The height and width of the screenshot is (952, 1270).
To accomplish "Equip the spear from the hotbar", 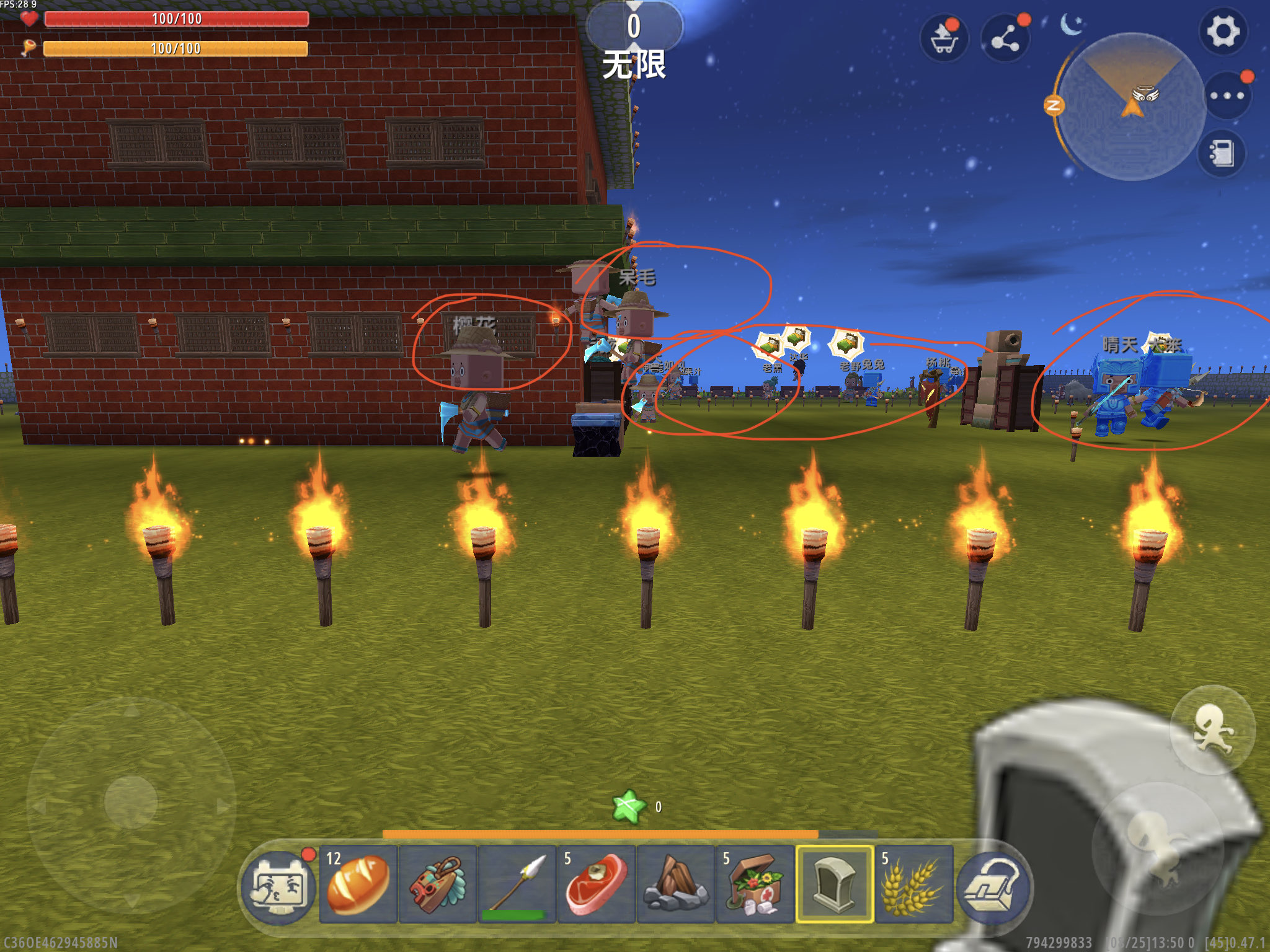I will click(517, 884).
